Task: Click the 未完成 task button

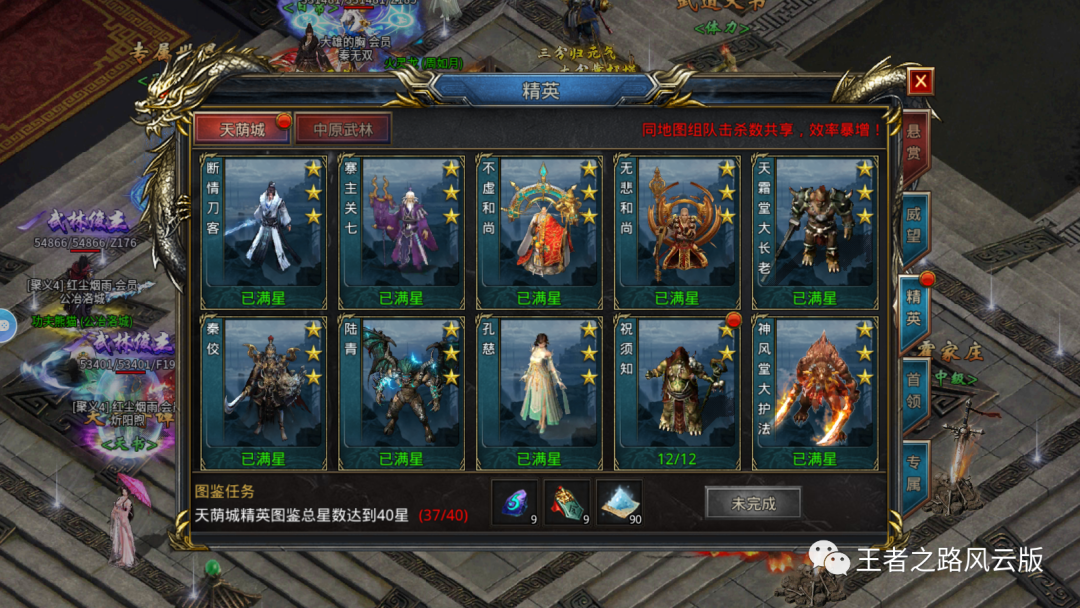Action: coord(753,503)
